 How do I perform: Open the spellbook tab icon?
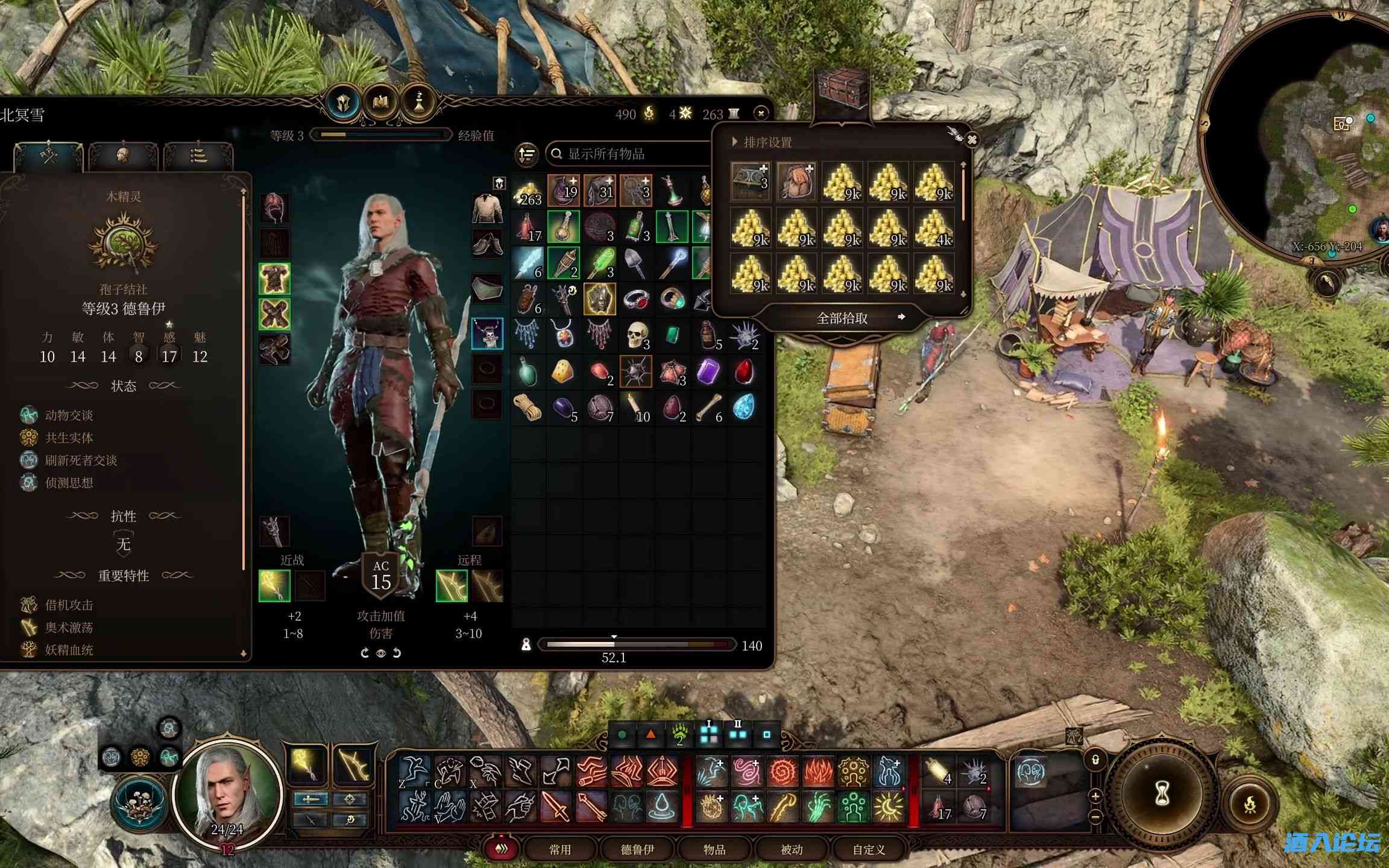380,102
